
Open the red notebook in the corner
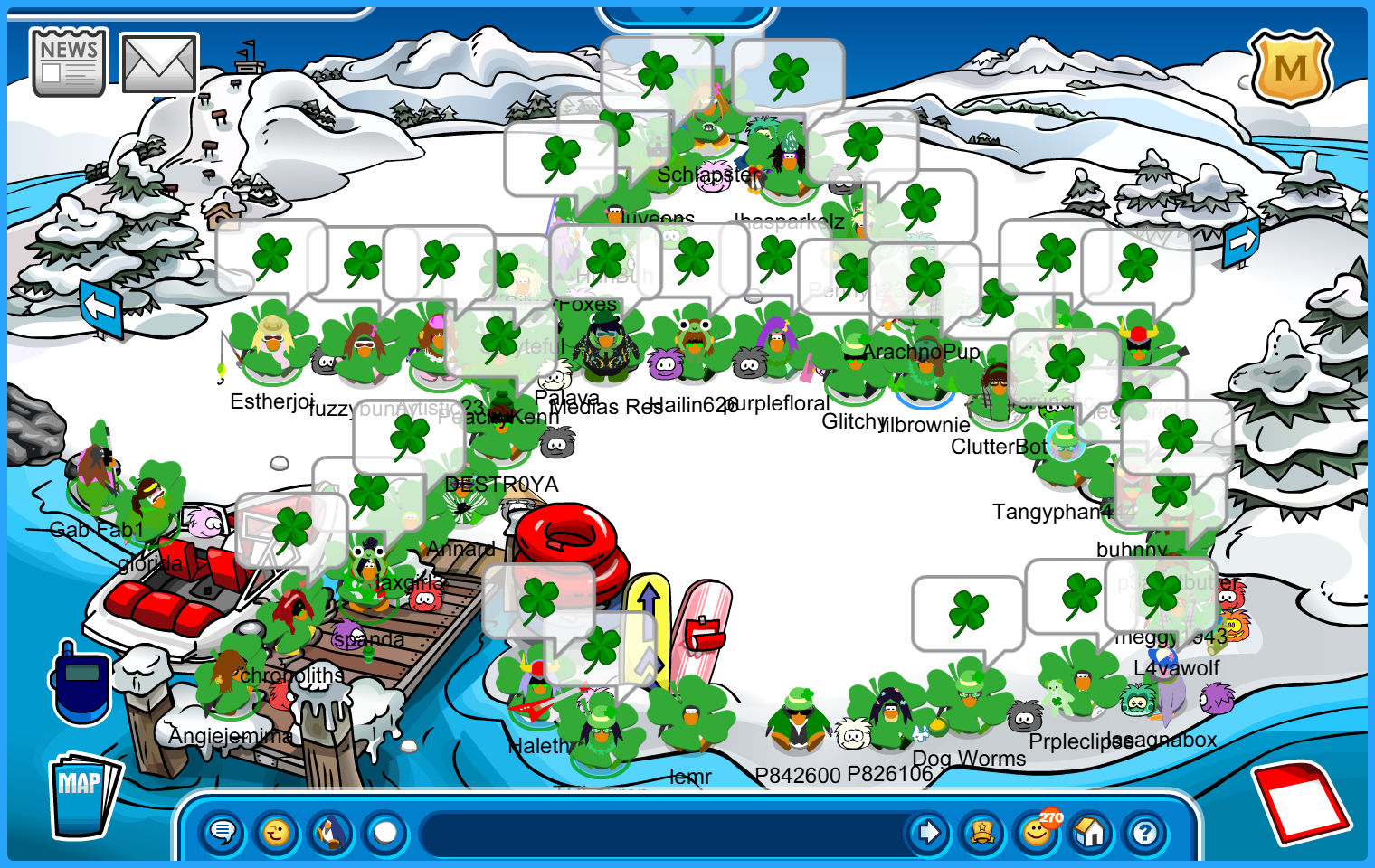(x=1301, y=801)
